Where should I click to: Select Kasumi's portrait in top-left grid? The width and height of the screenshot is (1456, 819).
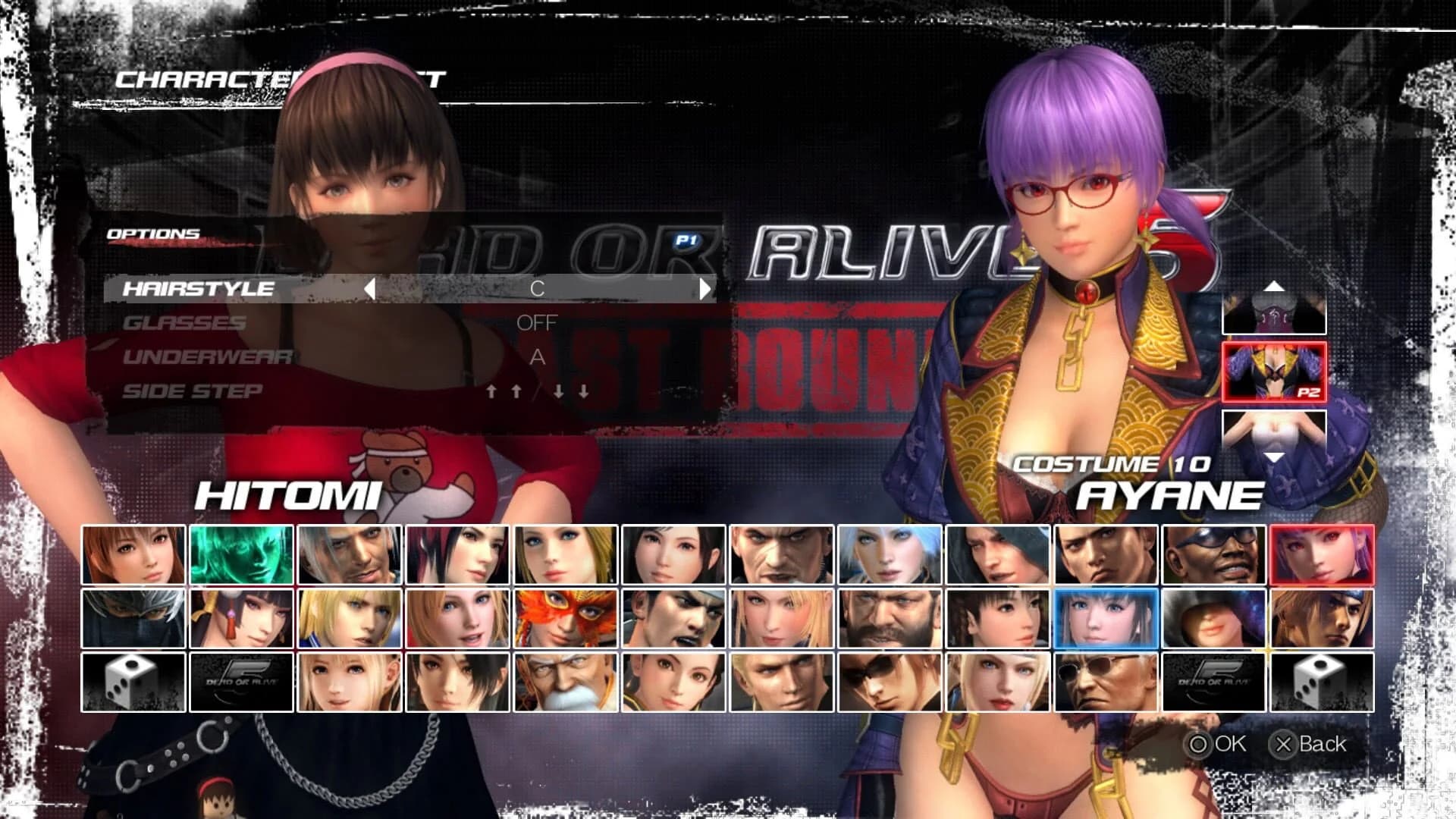pos(132,554)
